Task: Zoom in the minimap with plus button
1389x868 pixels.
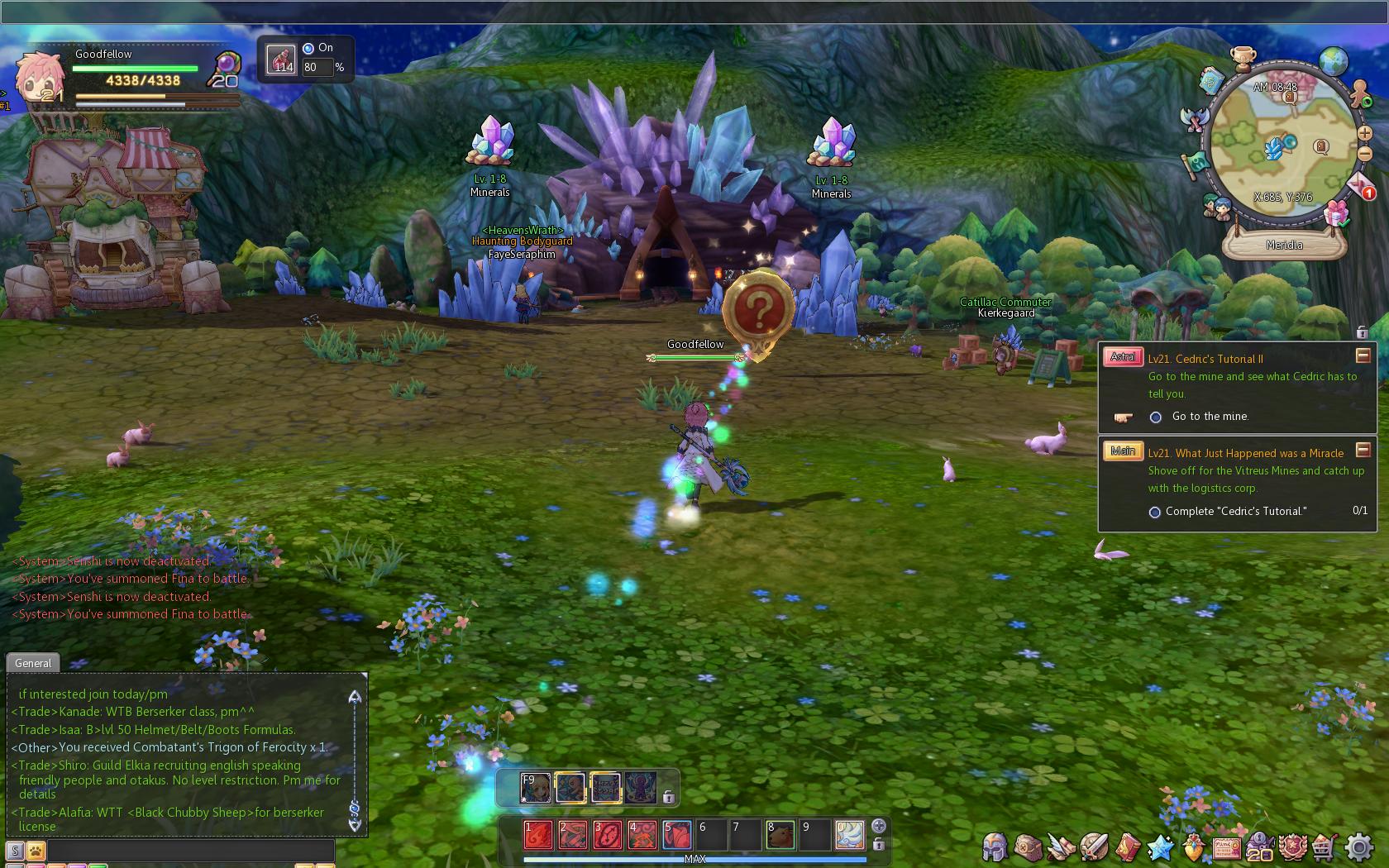Action: (x=1364, y=132)
